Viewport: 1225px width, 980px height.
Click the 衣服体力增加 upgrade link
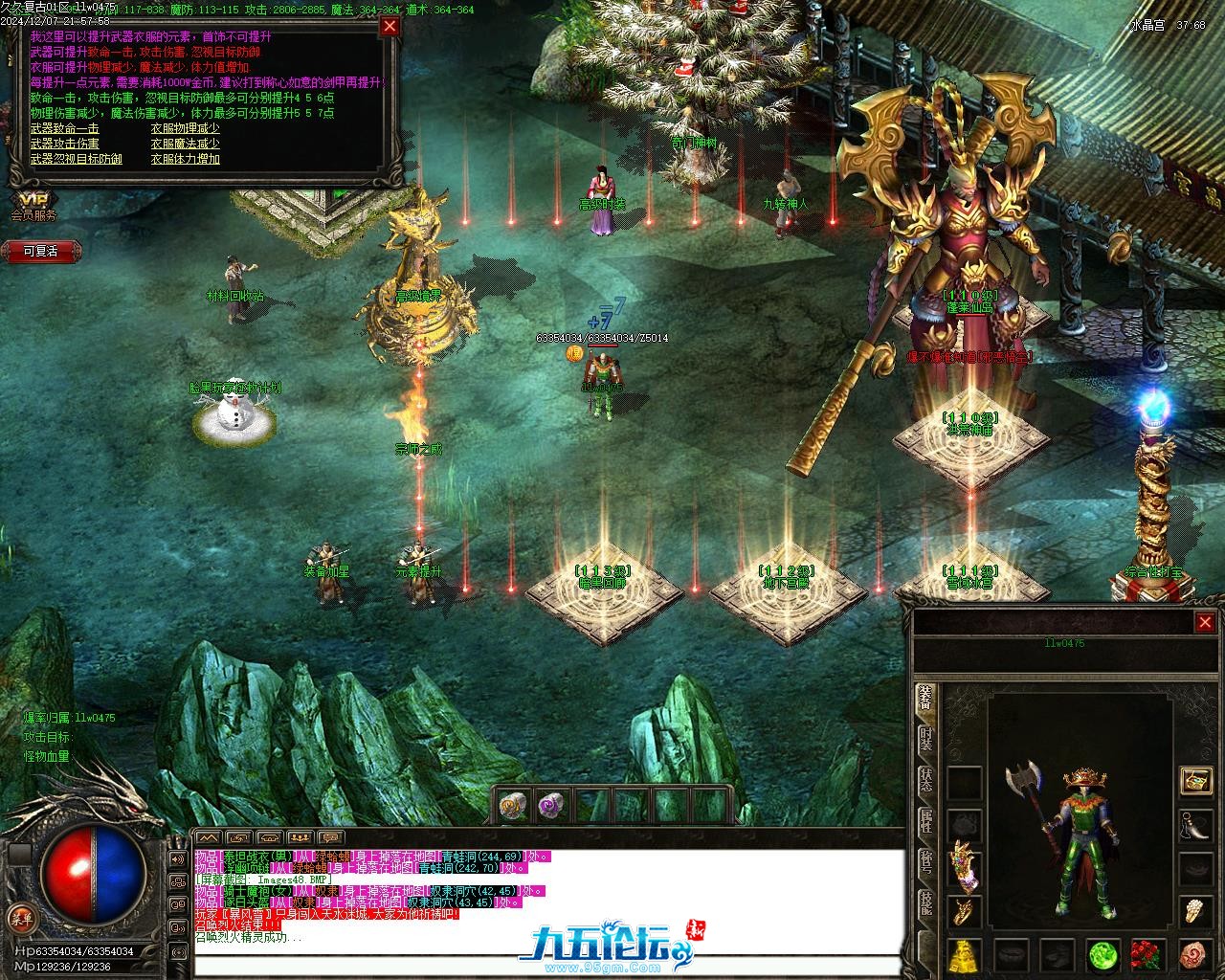click(185, 159)
